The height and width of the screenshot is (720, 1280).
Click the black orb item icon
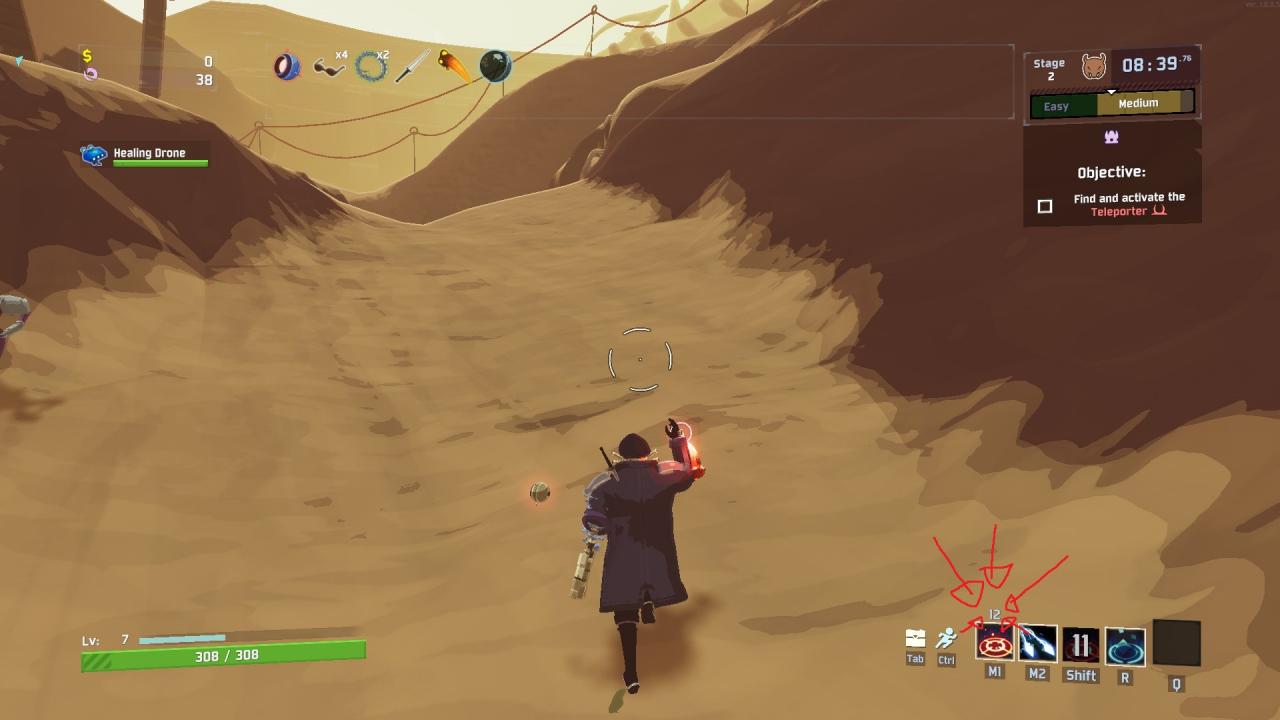coord(495,66)
